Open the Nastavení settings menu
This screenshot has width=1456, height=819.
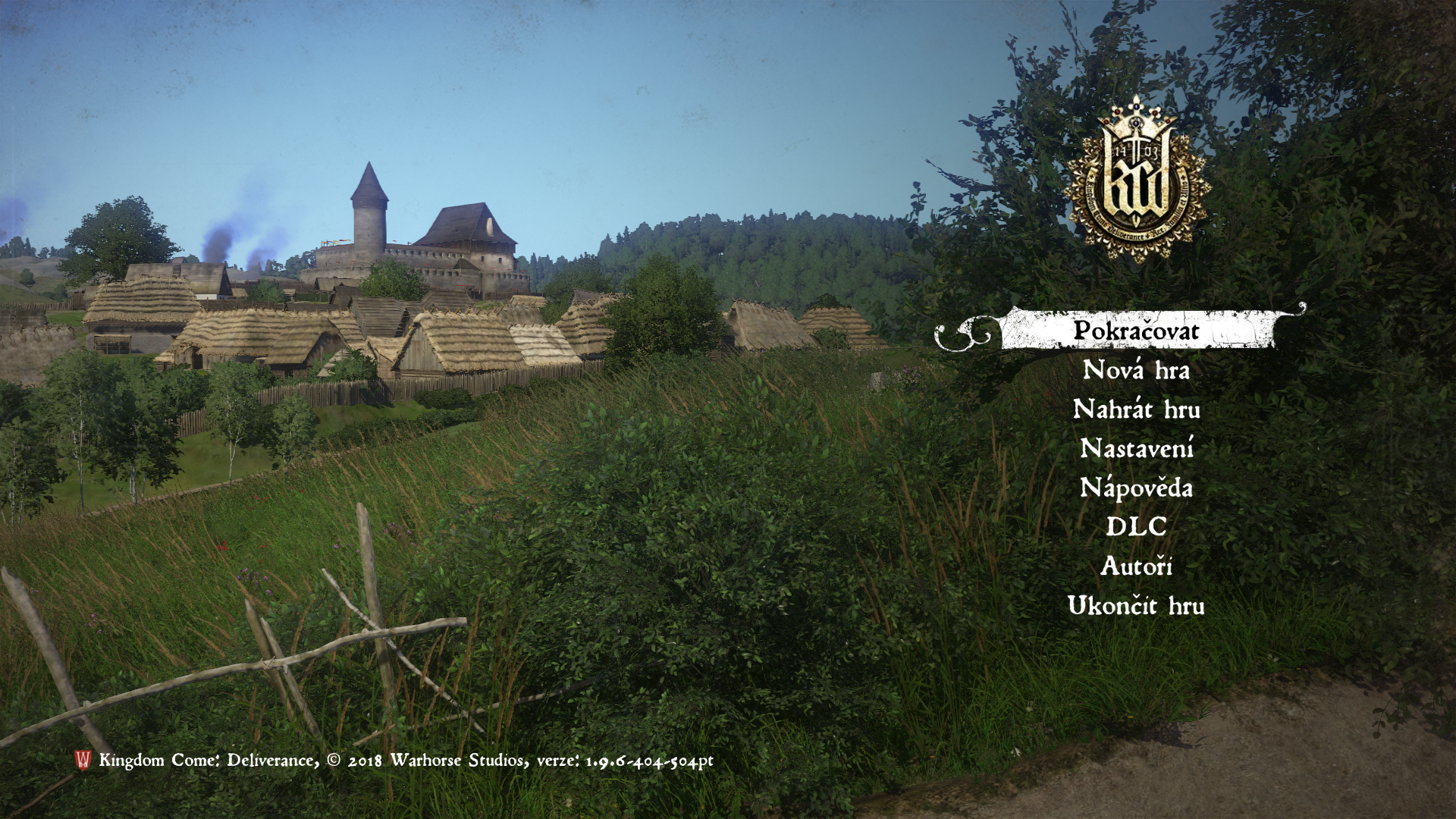(x=1136, y=449)
